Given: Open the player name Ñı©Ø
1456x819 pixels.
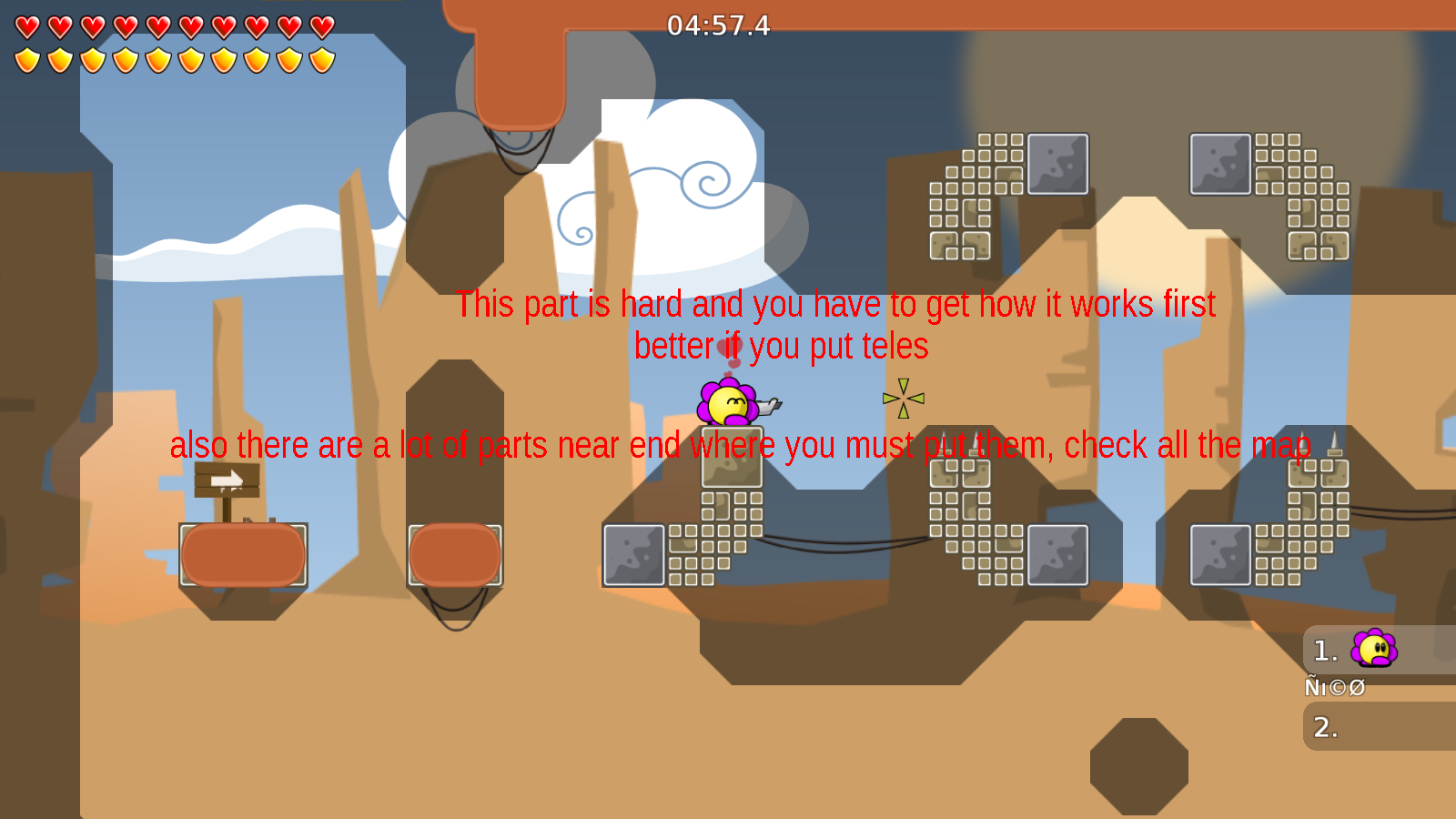Looking at the screenshot, I should tap(1335, 686).
